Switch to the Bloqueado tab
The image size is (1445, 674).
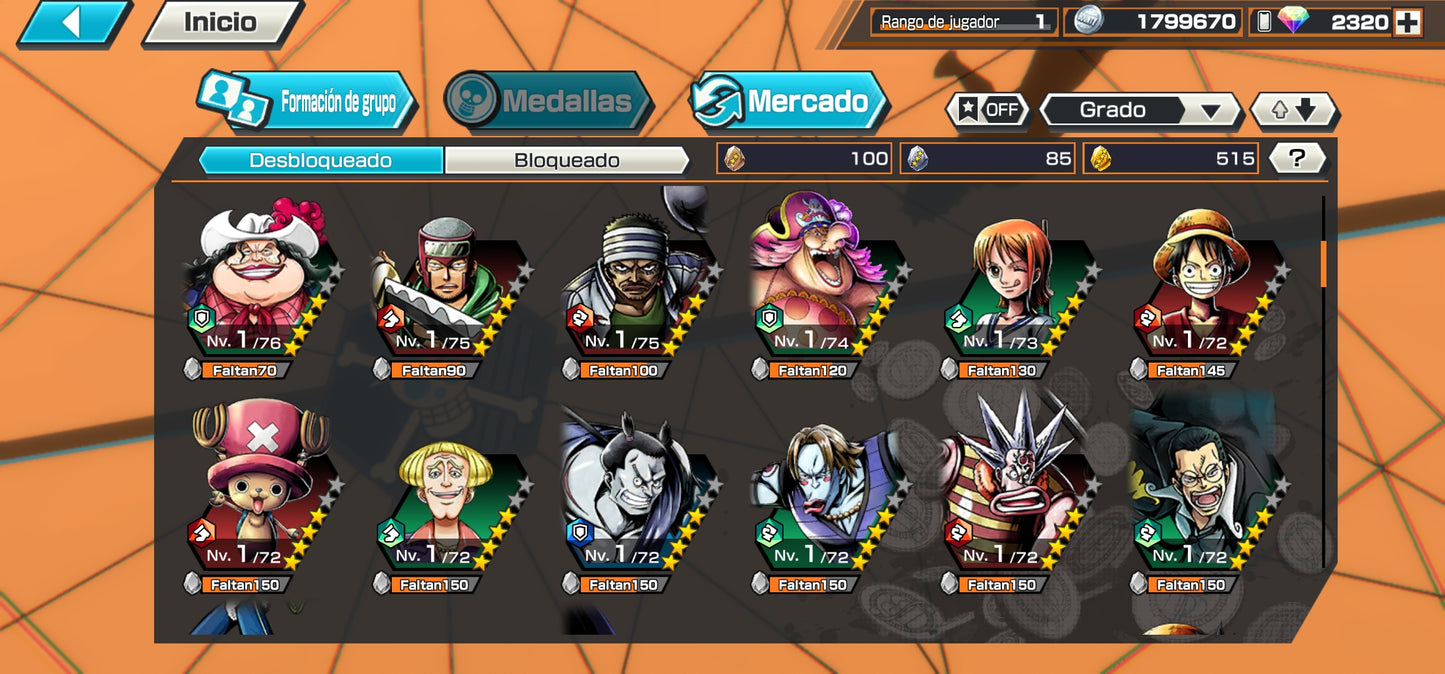(566, 160)
